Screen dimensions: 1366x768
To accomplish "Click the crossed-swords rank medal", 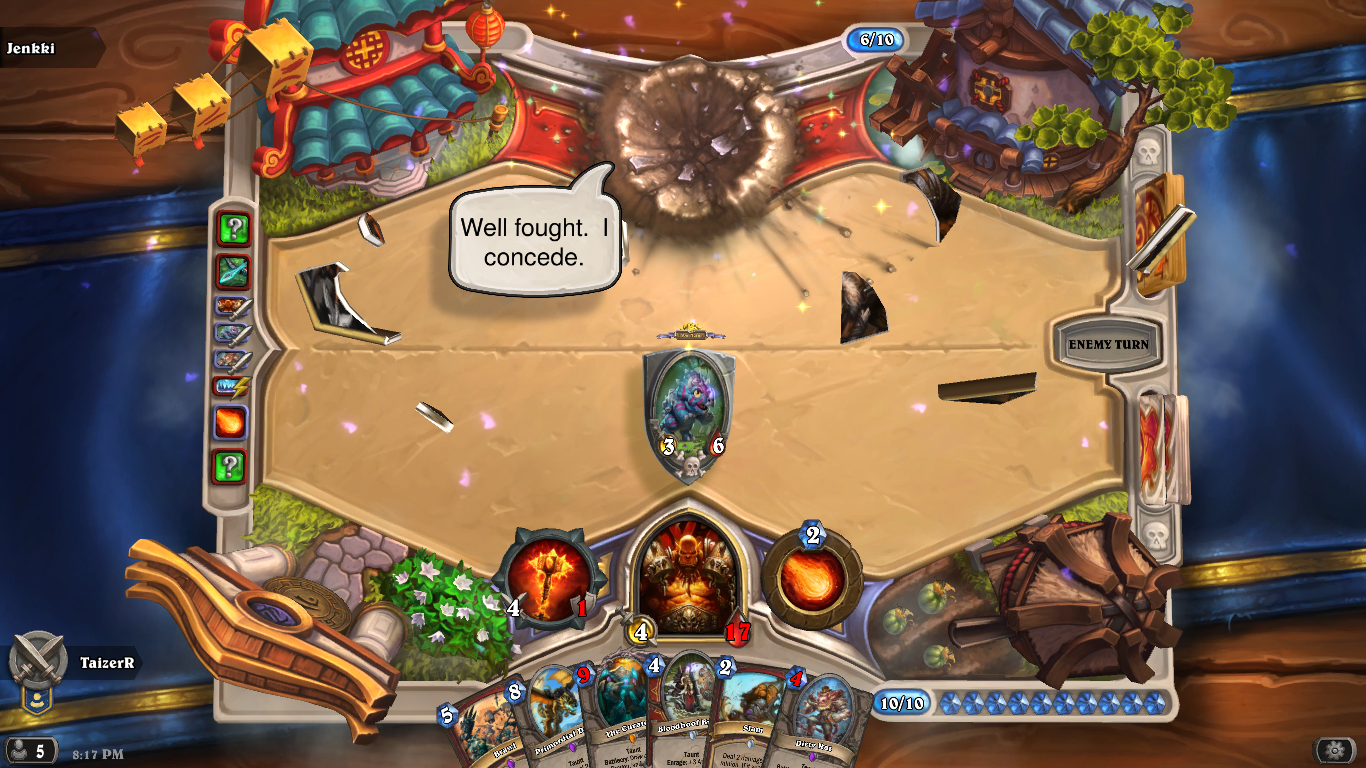I will pyautogui.click(x=38, y=660).
